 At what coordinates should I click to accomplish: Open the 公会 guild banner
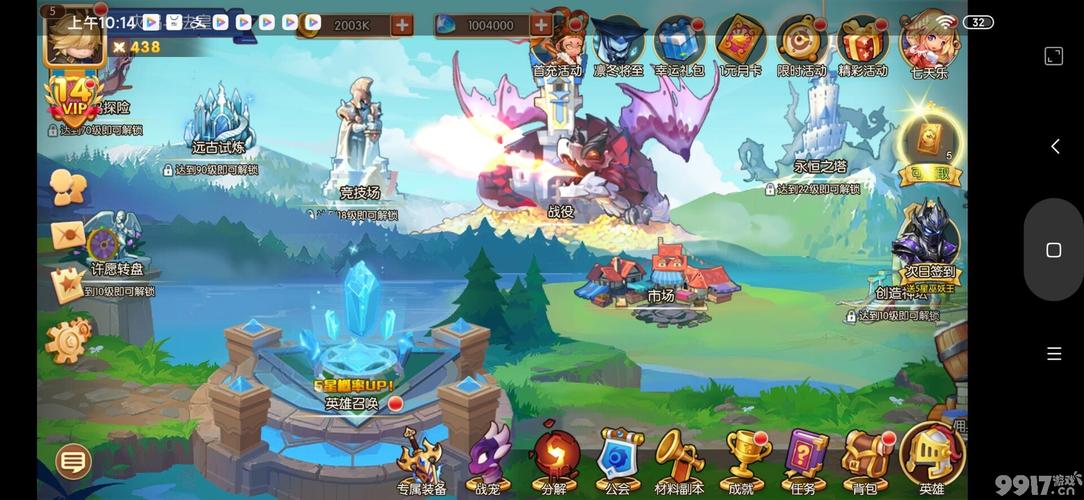[x=618, y=458]
